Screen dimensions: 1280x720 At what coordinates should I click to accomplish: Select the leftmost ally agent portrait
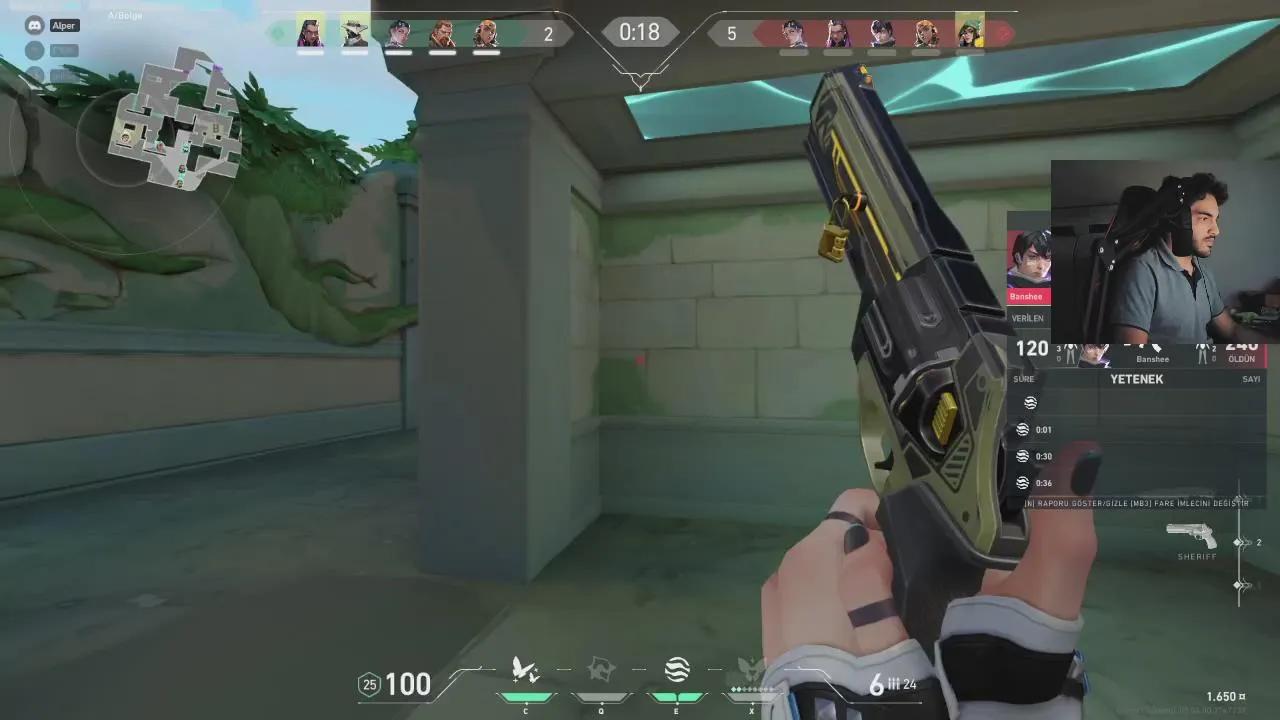309,31
